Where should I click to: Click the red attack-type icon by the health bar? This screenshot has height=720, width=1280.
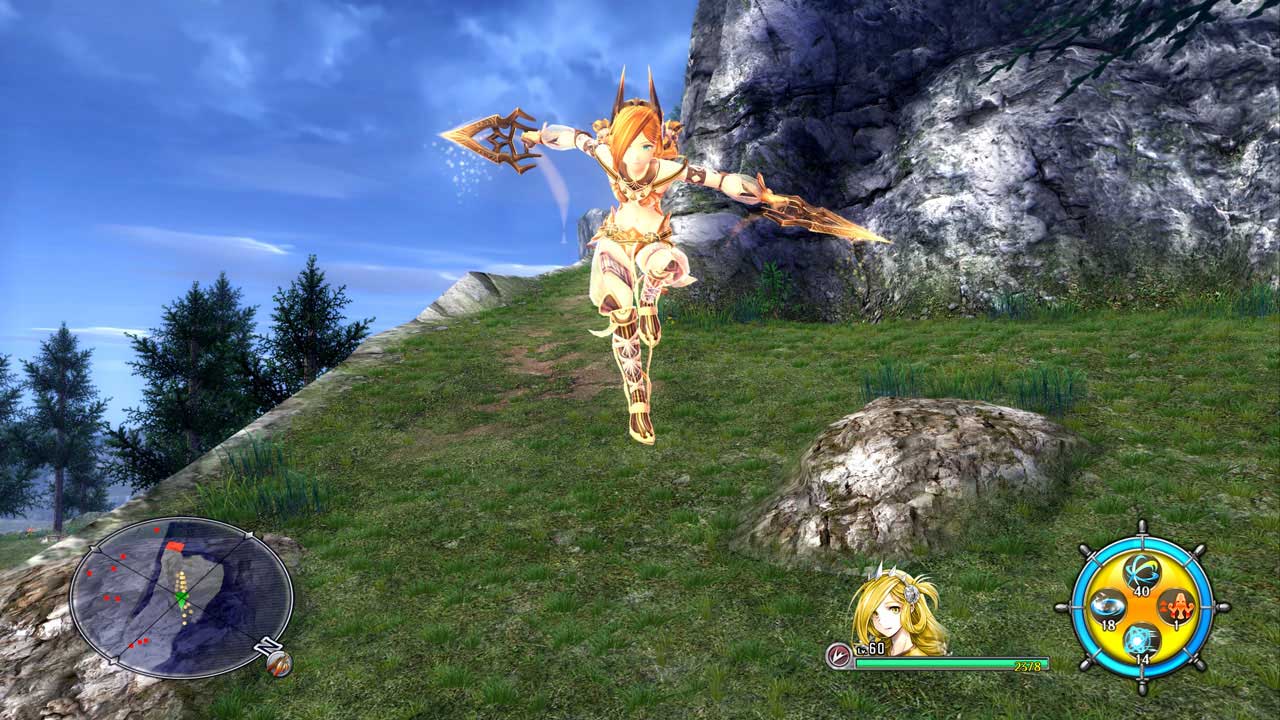[x=838, y=655]
